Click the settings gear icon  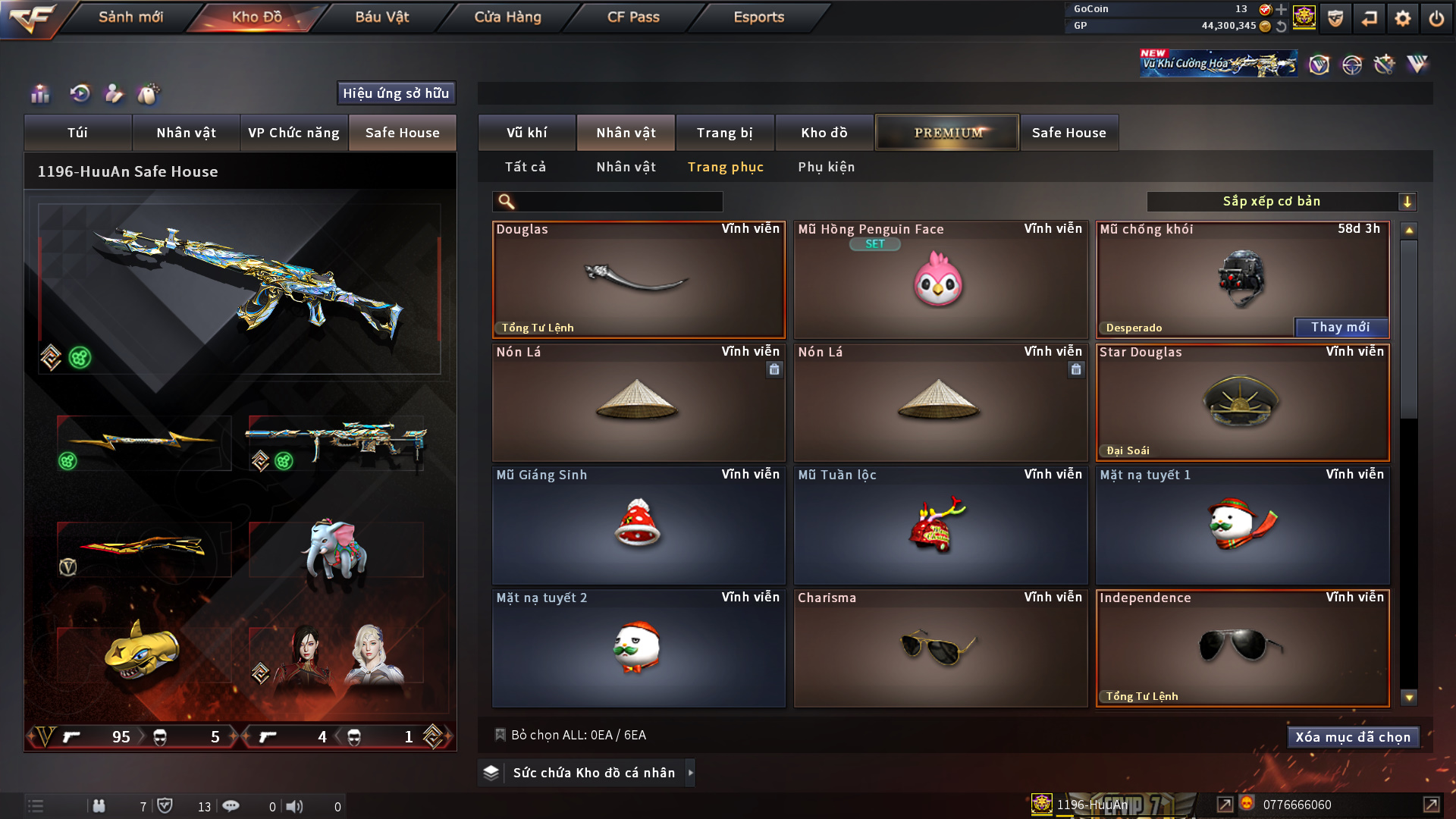coord(1402,18)
